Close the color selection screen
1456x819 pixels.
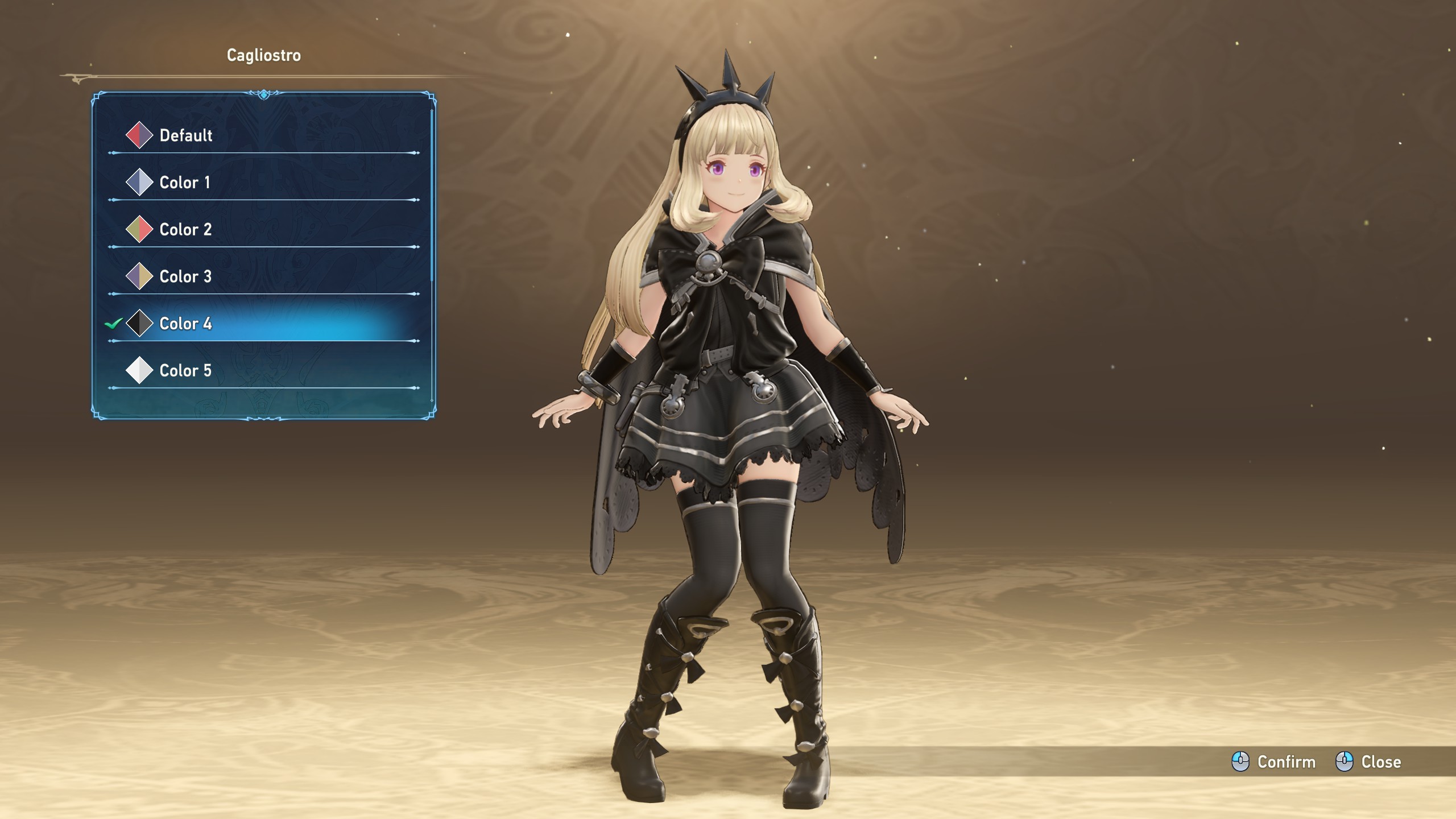click(x=1368, y=762)
